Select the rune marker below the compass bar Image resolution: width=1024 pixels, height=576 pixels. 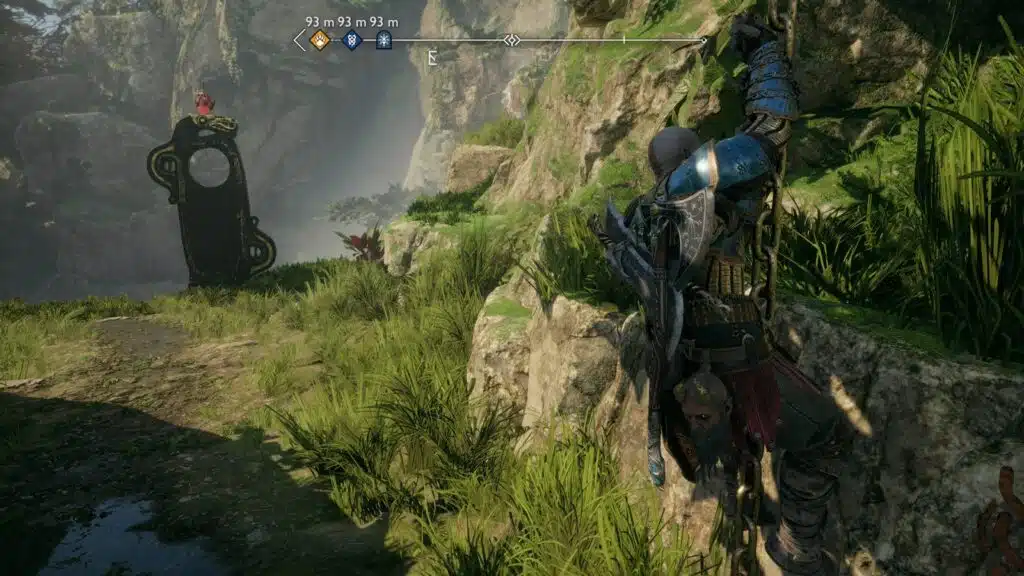point(432,58)
